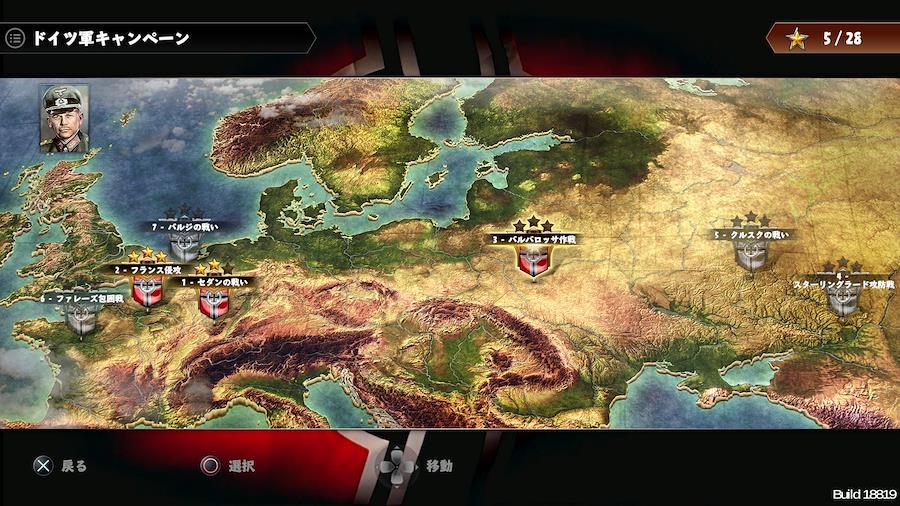
Task: Pick mission 7 - バルジの戦い shield
Action: pos(185,246)
